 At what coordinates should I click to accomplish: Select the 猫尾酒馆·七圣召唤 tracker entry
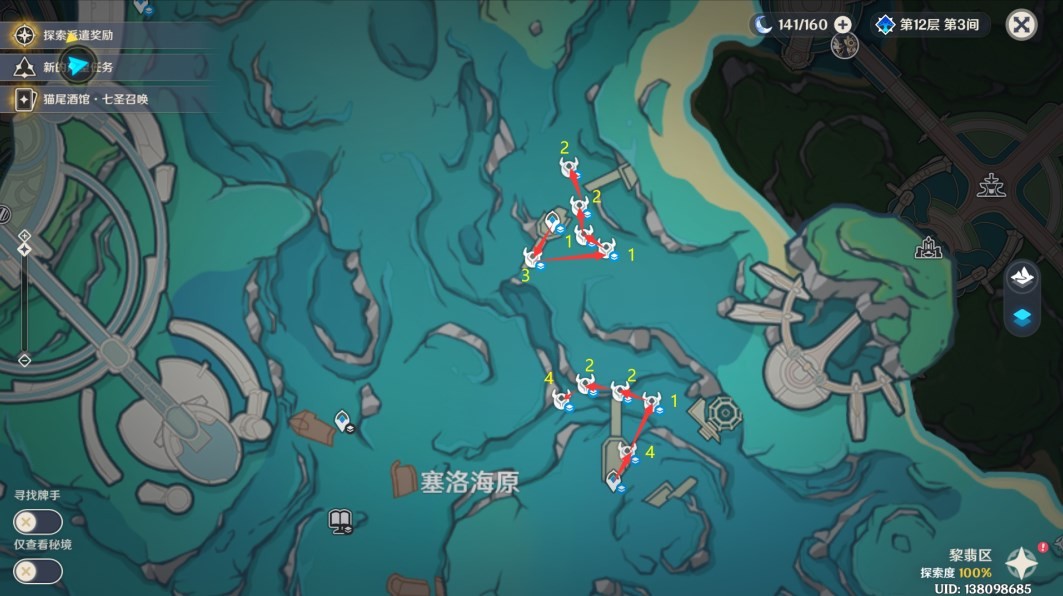coord(95,99)
